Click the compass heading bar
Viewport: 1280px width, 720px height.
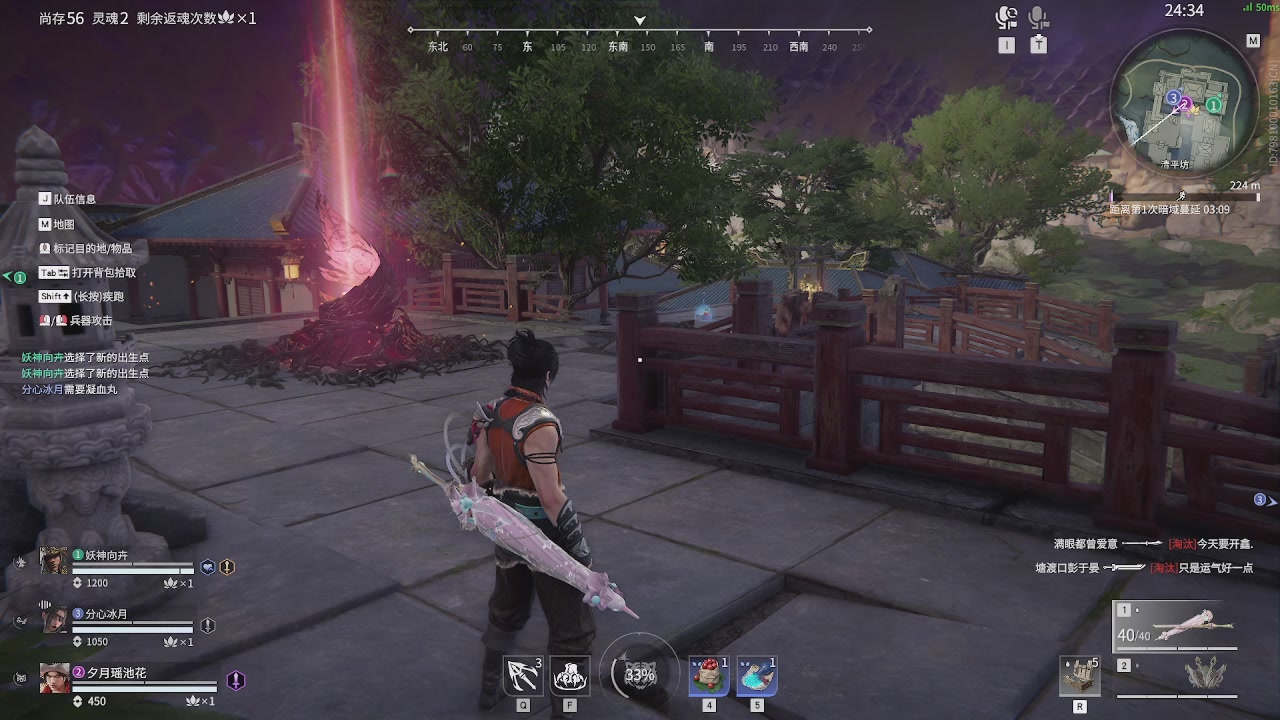pos(640,38)
